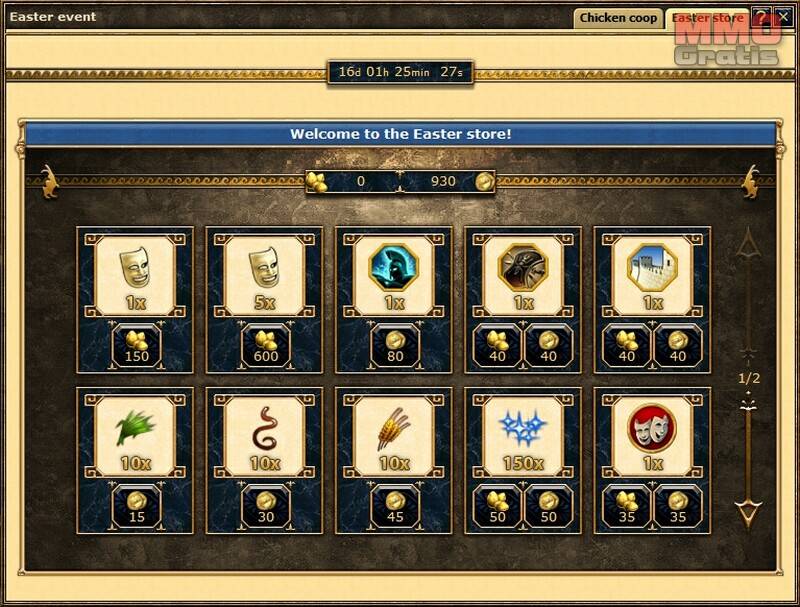Screen dimensions: 800x607
Task: Choose the 10x wheat grain item
Action: pyautogui.click(x=393, y=429)
